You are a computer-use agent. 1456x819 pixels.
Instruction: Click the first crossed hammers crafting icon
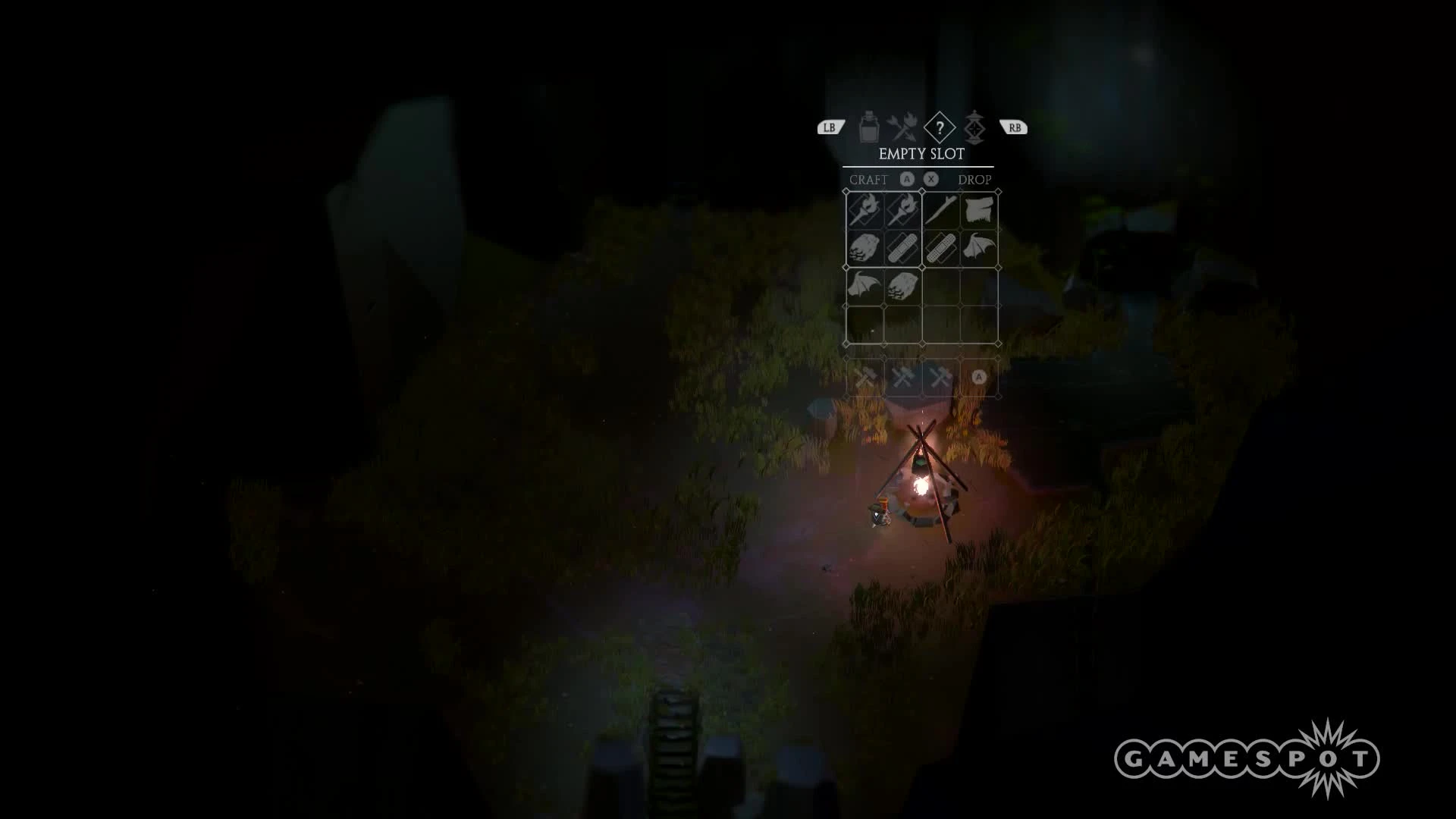865,376
